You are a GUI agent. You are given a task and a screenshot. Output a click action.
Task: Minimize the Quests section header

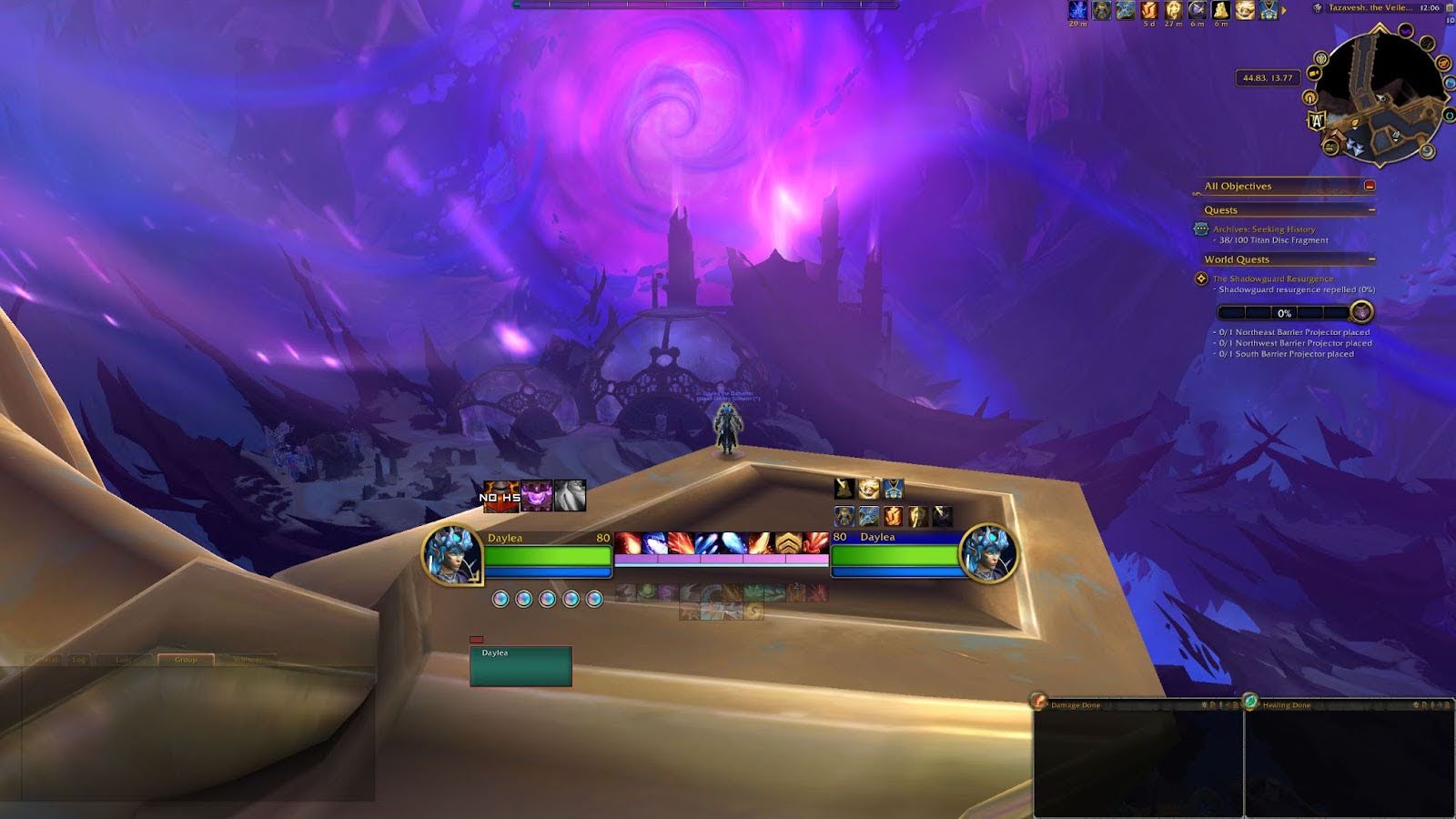click(1371, 210)
